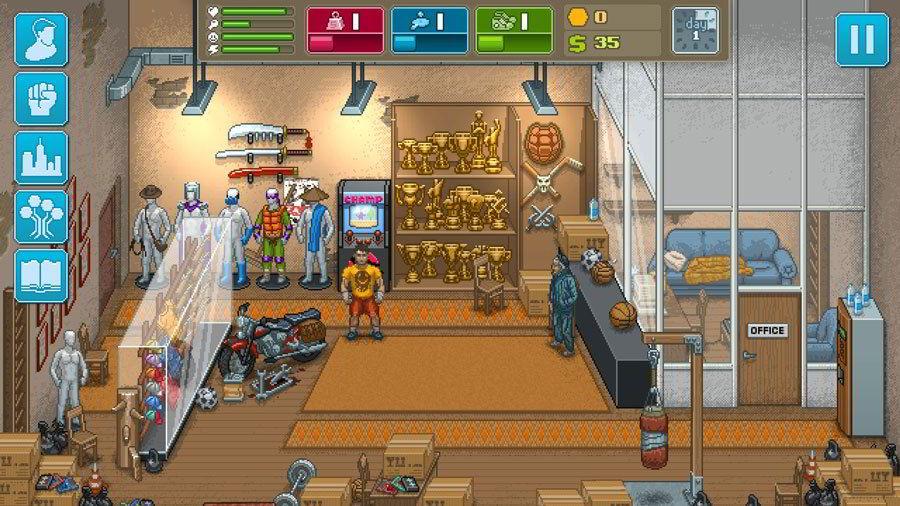Image resolution: width=900 pixels, height=506 pixels.
Task: Open the open-book journal
Action: [41, 276]
